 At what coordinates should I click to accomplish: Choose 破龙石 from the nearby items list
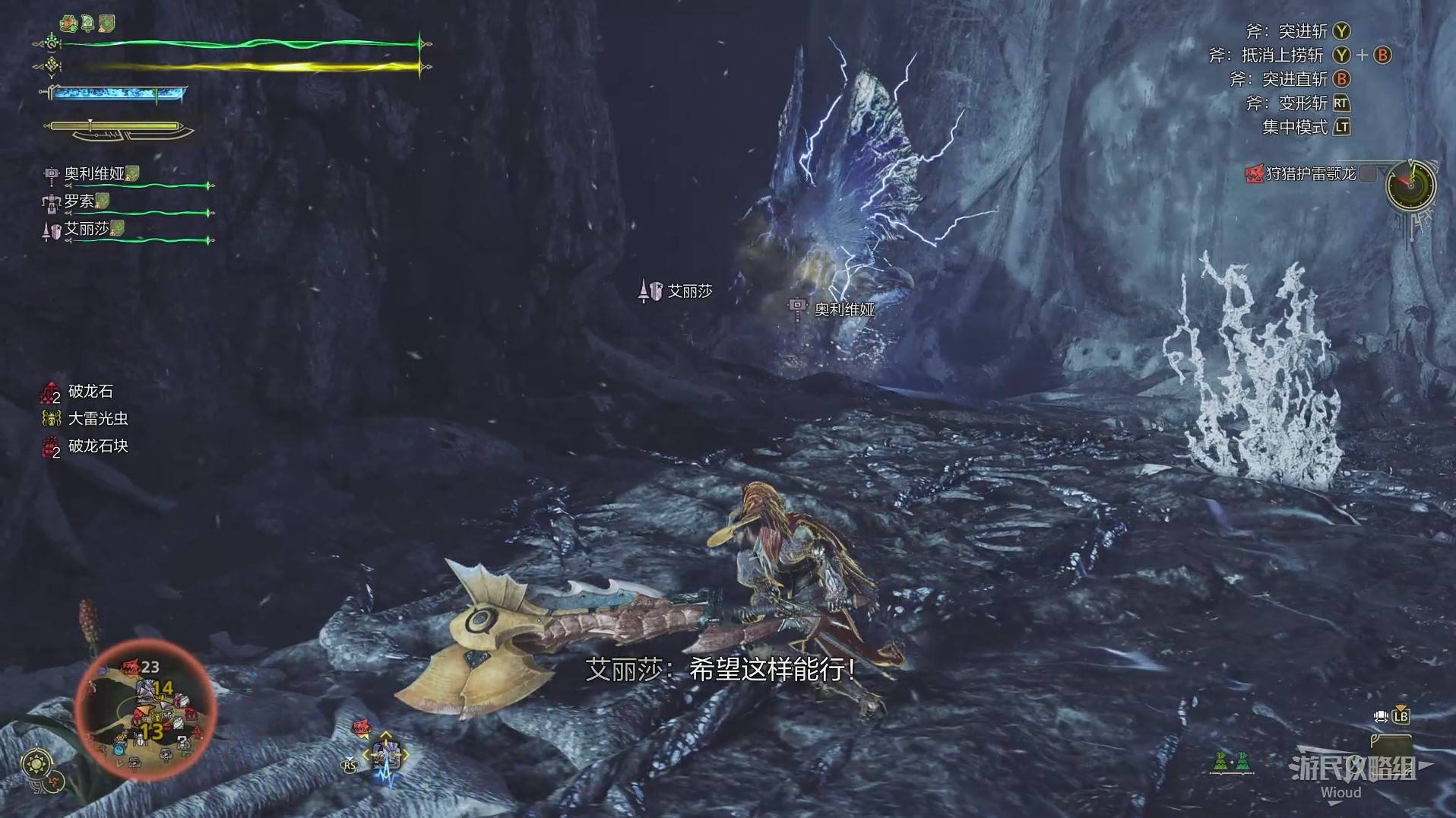tap(90, 392)
